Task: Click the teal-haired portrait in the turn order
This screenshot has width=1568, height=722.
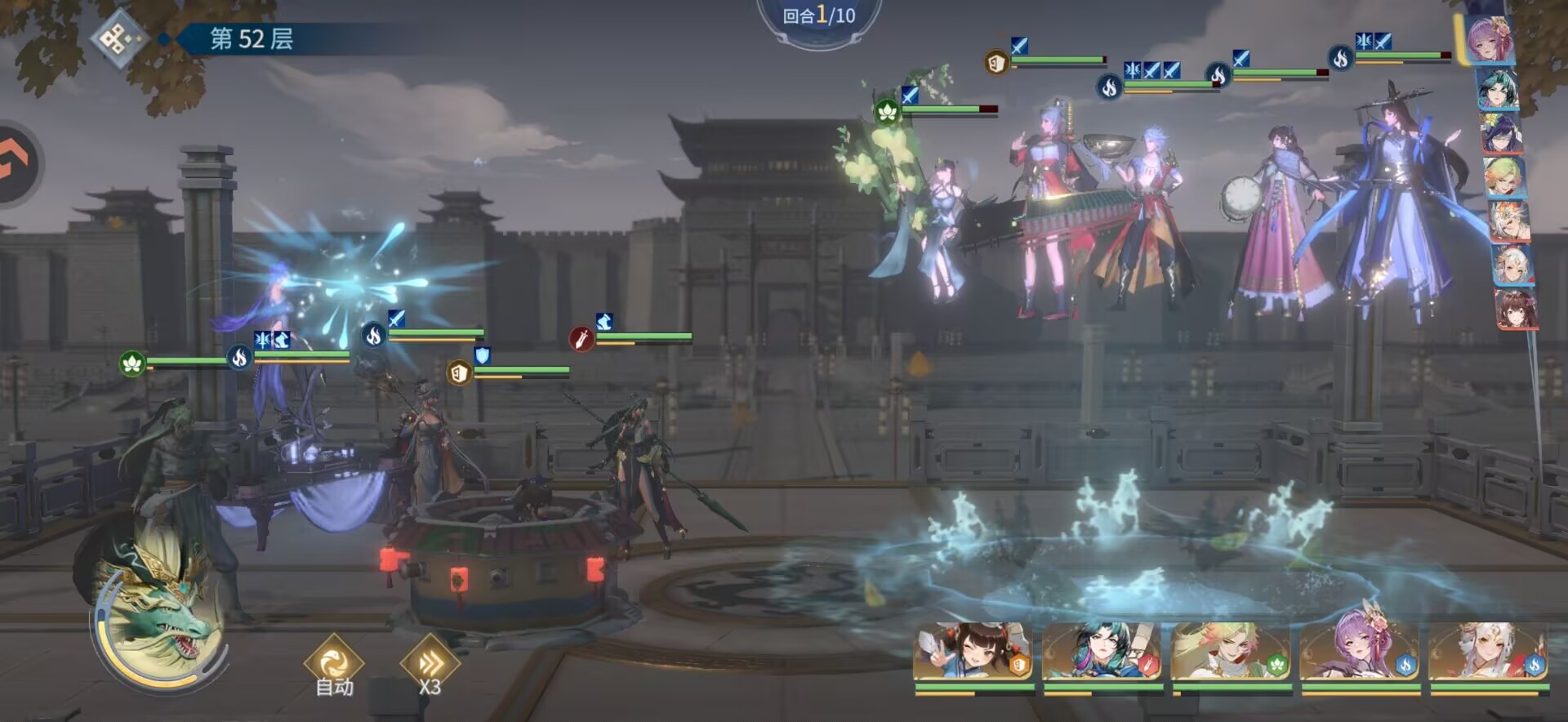Action: coord(1498,88)
